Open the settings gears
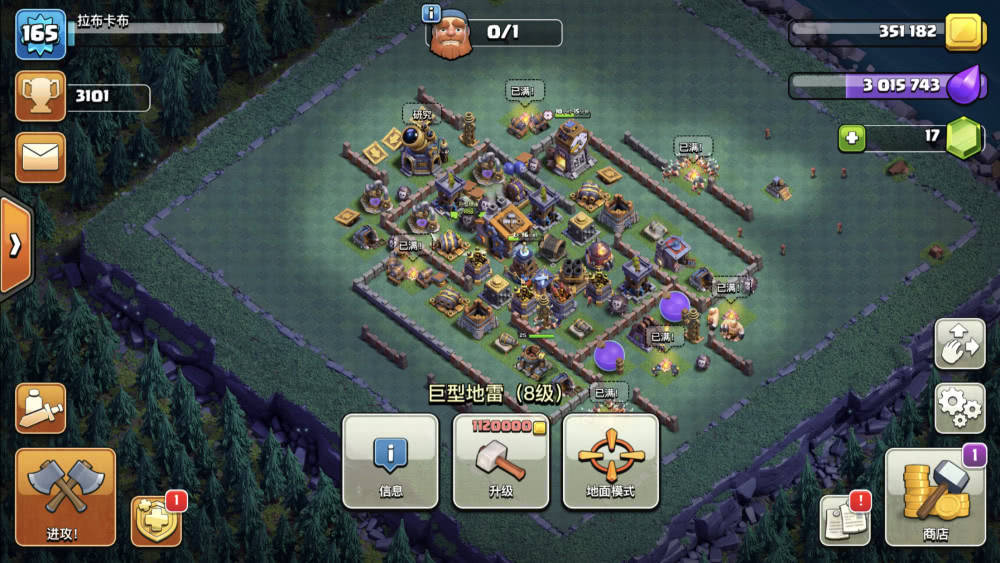 959,406
